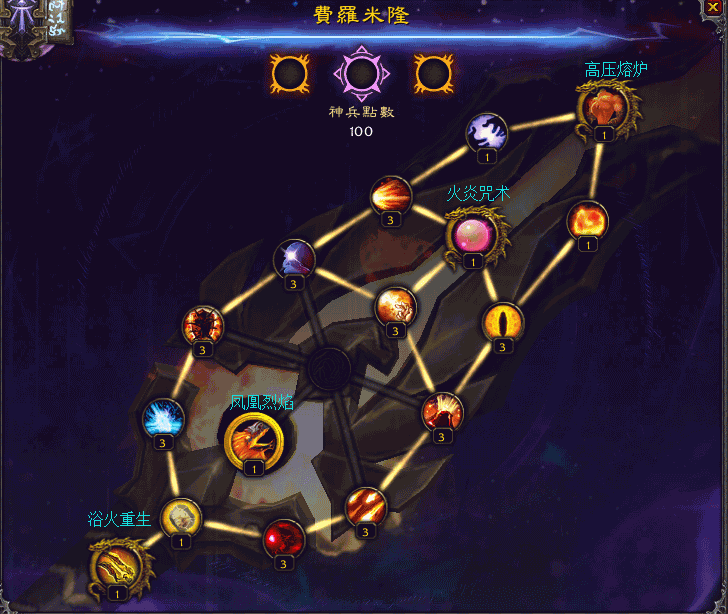728x614 pixels.
Task: Close the Felo'melorn artifact window
Action: point(713,6)
